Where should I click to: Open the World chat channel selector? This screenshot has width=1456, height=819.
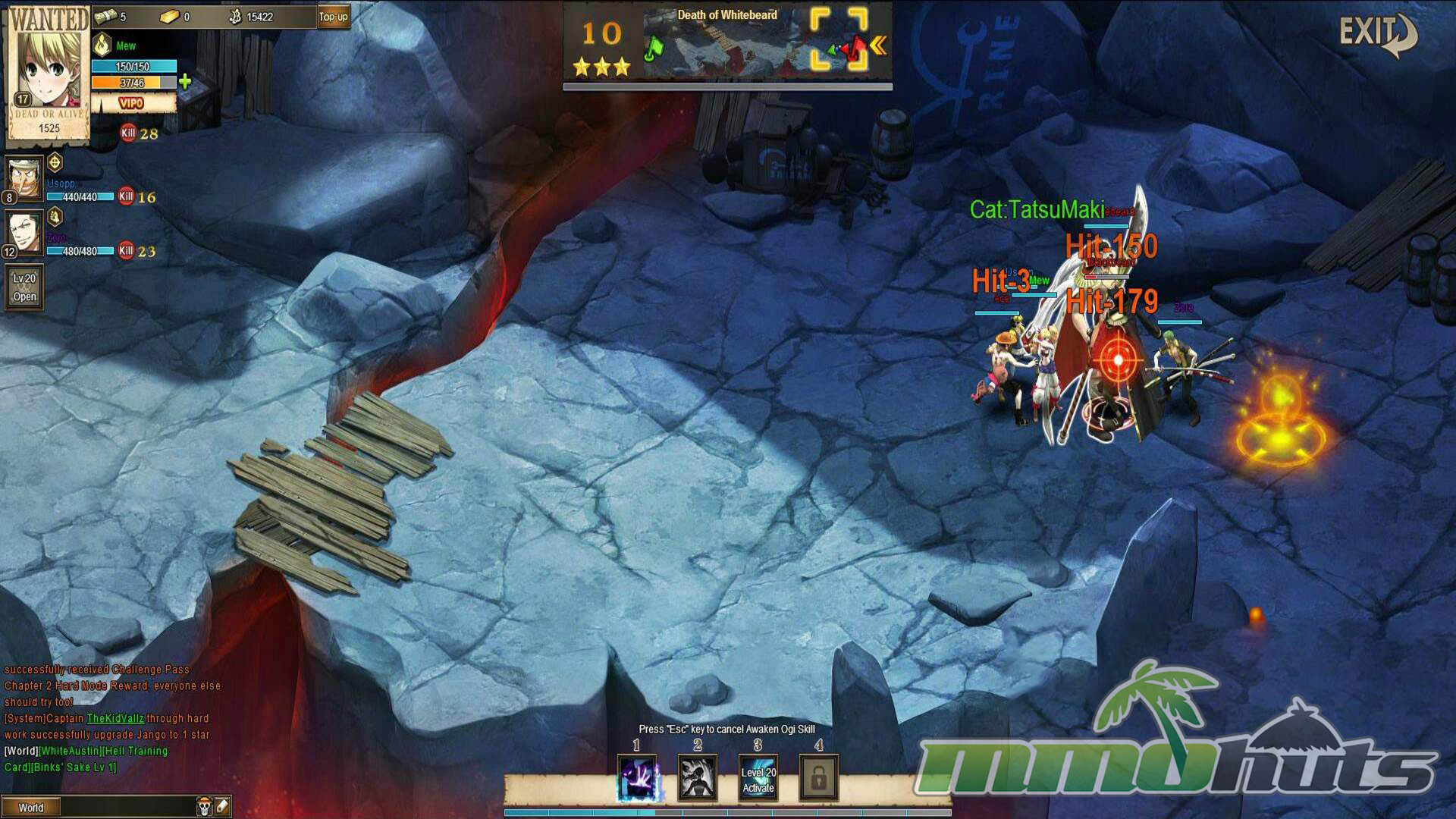coord(31,808)
